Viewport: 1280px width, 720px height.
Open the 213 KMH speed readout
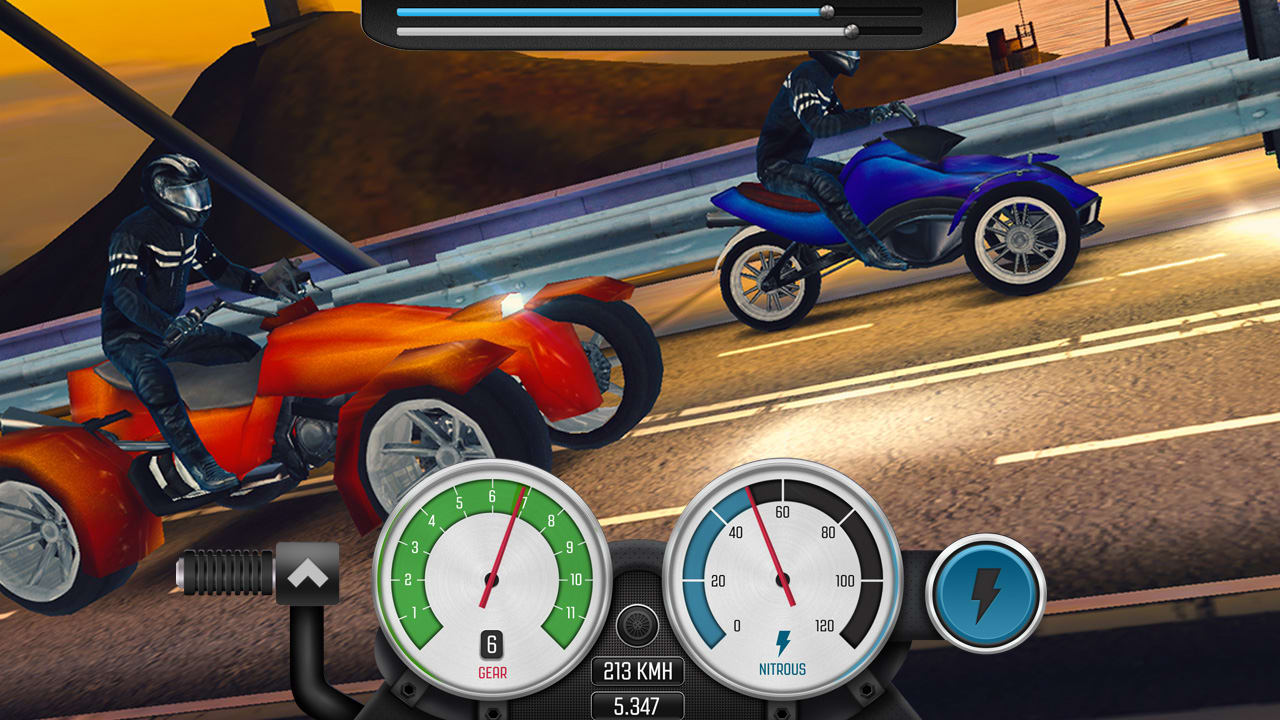pos(640,672)
